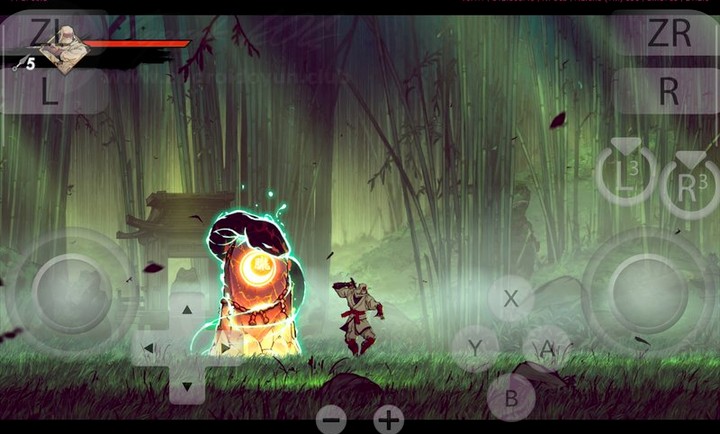Touch the right analog stick
The width and height of the screenshot is (720, 434).
(x=648, y=292)
